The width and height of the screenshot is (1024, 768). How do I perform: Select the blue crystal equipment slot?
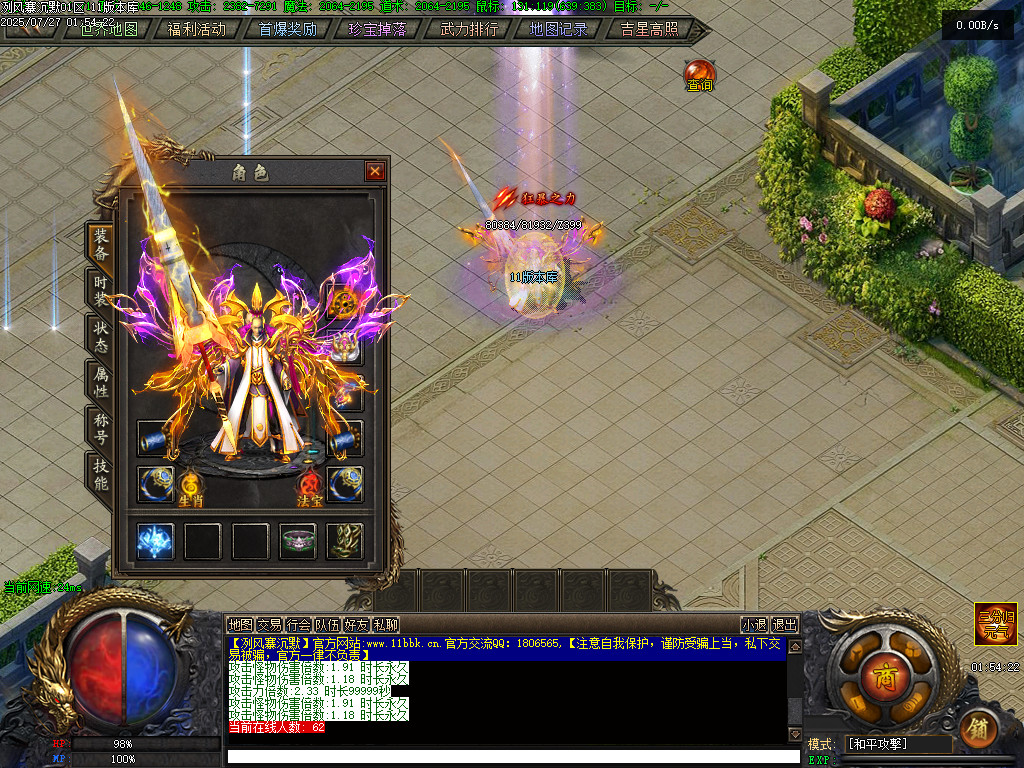[x=155, y=541]
